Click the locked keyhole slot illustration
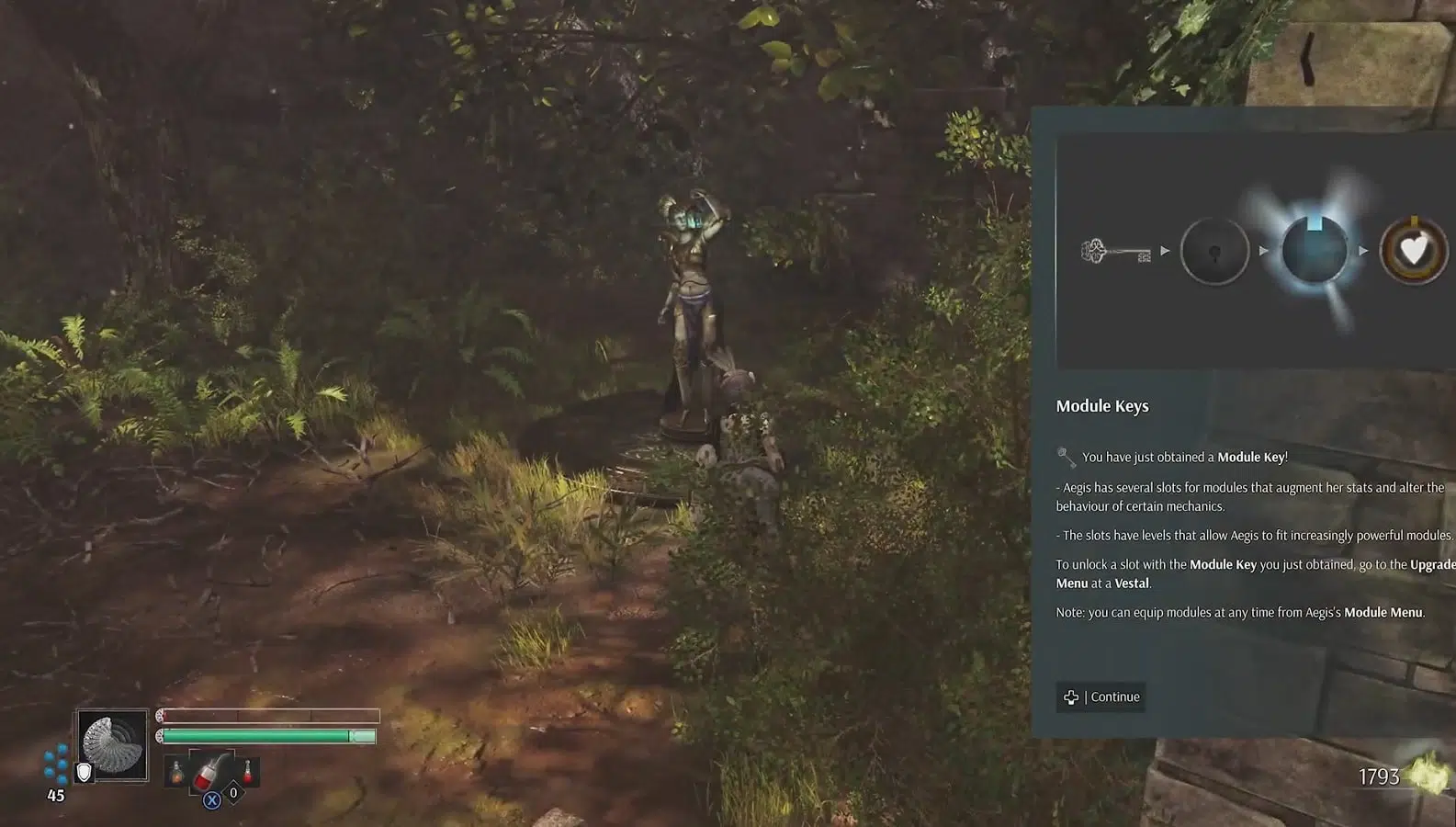The image size is (1456, 827). tap(1214, 251)
